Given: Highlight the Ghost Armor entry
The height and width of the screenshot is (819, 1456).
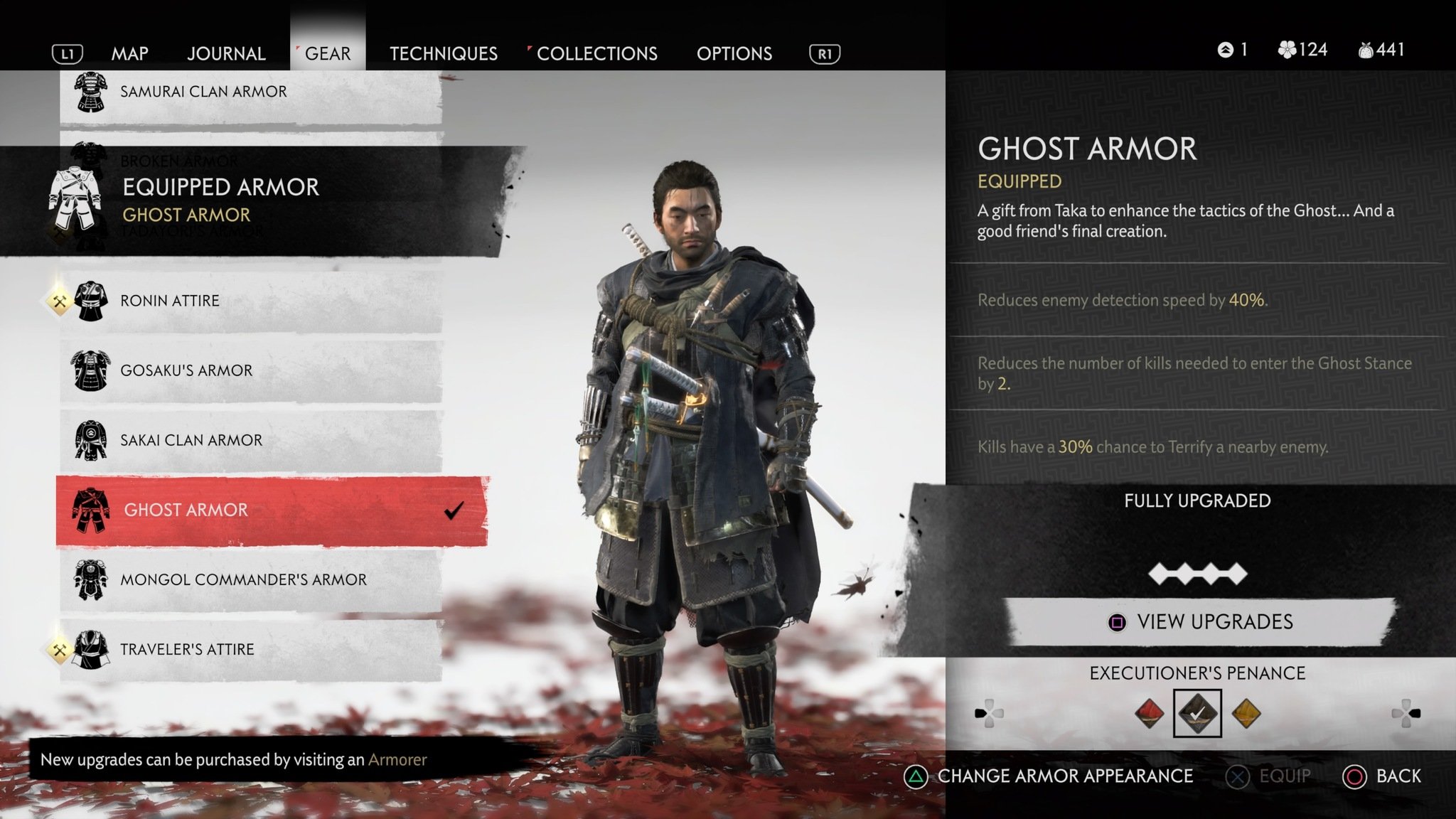Looking at the screenshot, I should pos(186,510).
